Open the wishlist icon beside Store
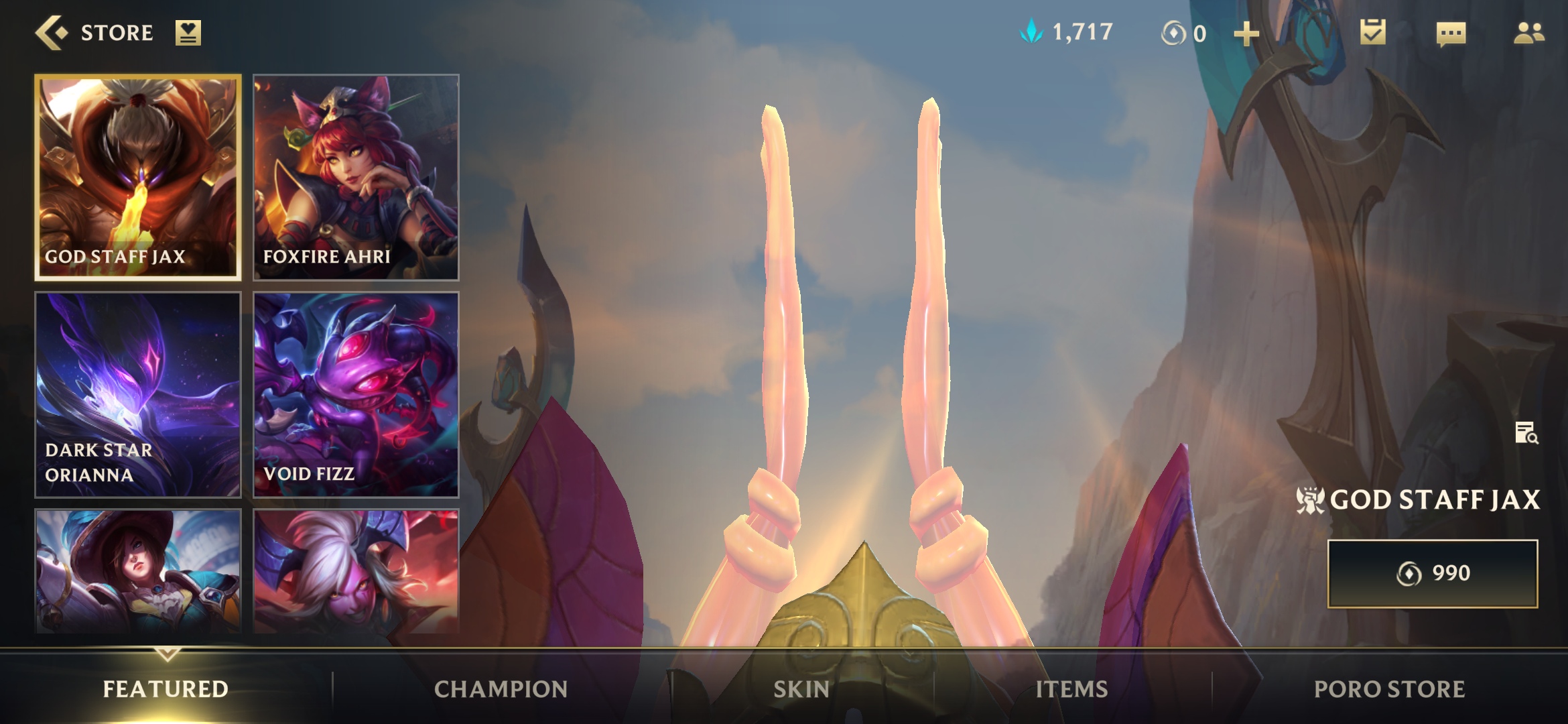Image resolution: width=1568 pixels, height=724 pixels. click(188, 33)
